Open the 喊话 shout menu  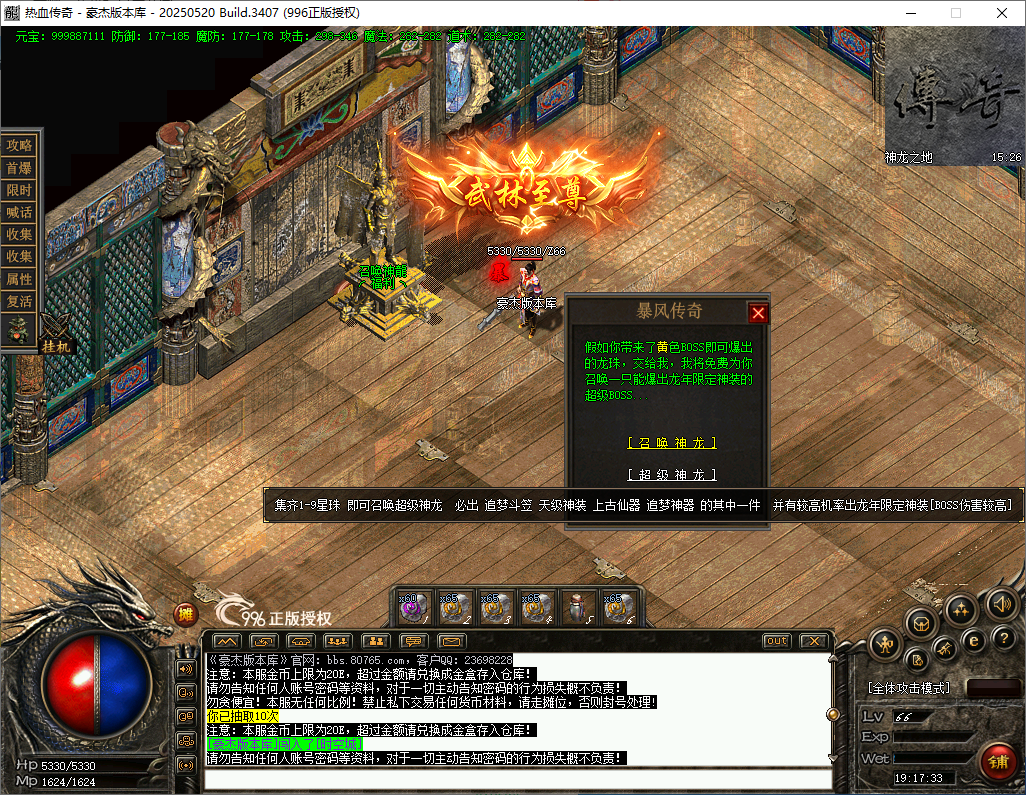pyautogui.click(x=20, y=212)
